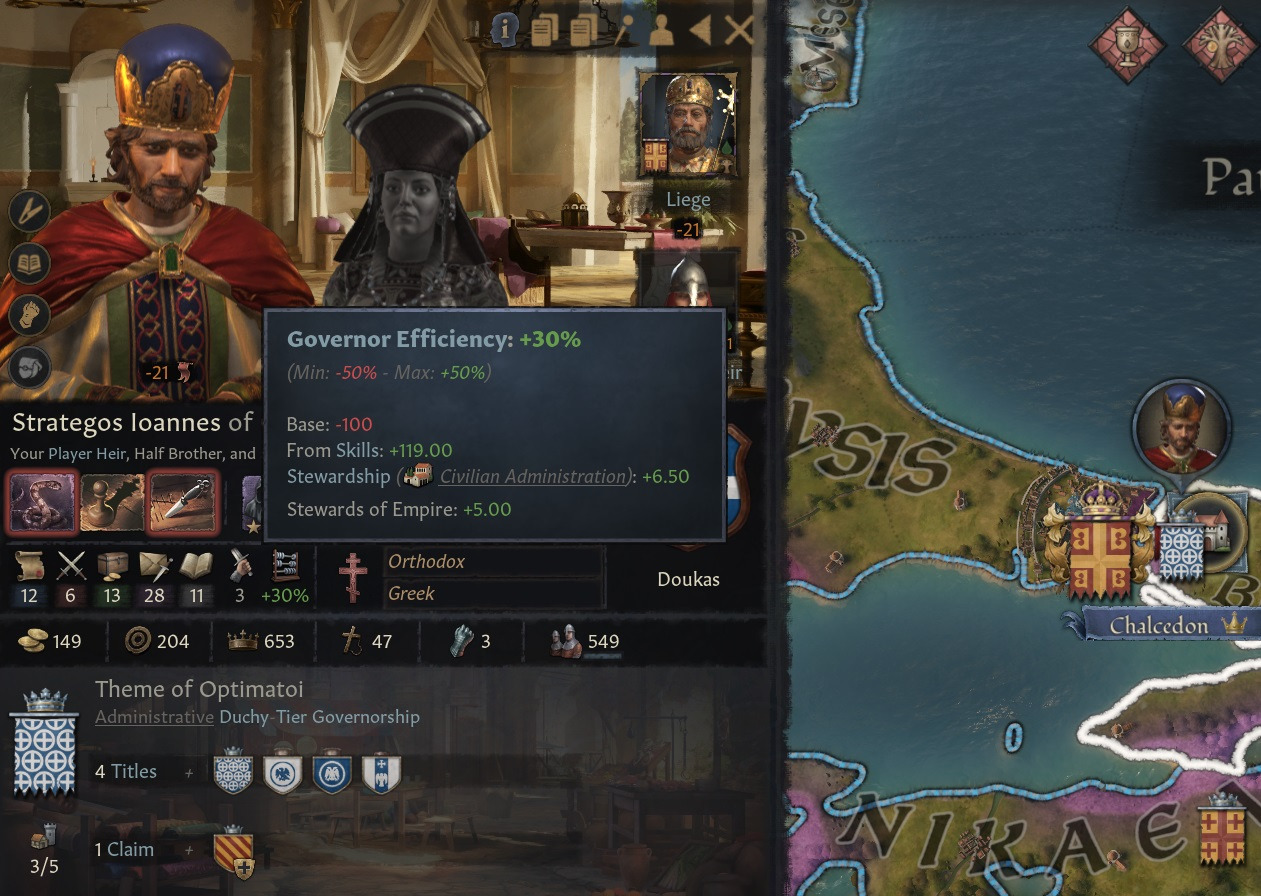Select the Liege portrait
The width and height of the screenshot is (1261, 896).
[x=688, y=124]
